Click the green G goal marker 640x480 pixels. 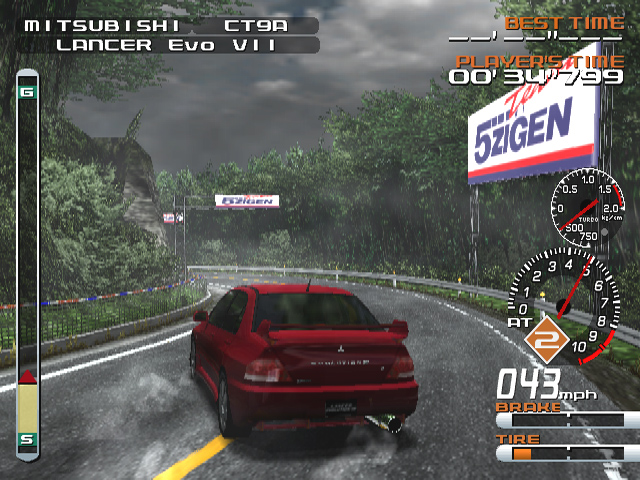coord(28,94)
